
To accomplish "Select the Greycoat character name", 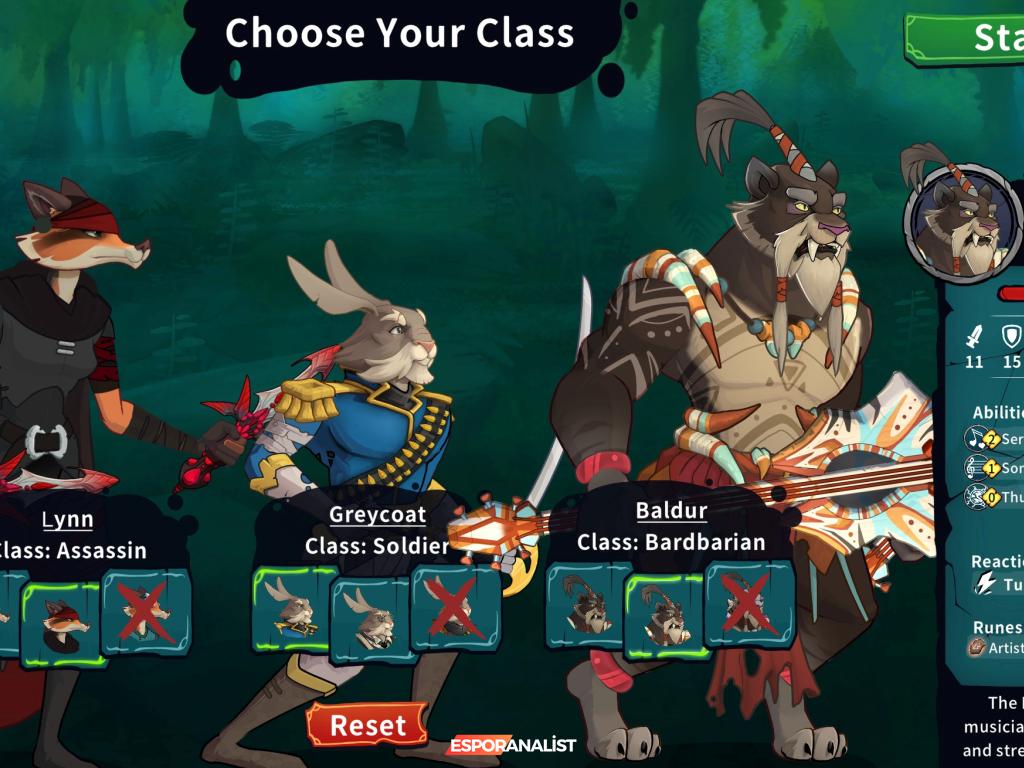I will (378, 515).
